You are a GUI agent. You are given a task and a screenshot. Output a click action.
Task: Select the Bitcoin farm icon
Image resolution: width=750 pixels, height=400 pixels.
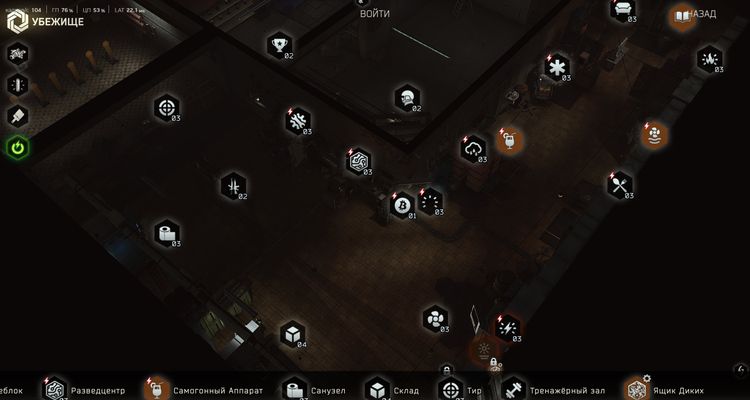pyautogui.click(x=403, y=205)
